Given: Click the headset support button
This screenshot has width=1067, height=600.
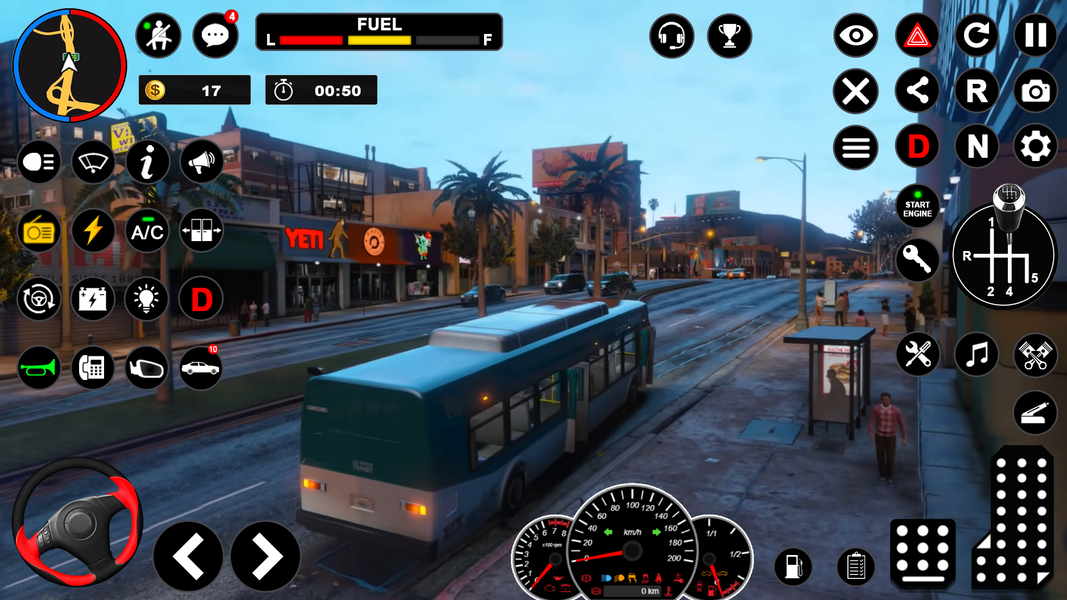Looking at the screenshot, I should (671, 37).
